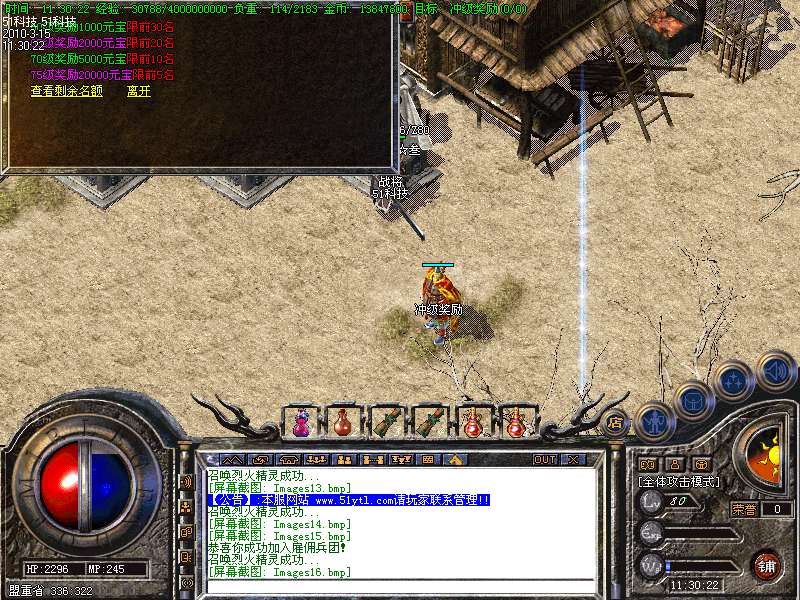
Task: Click the OUT button above chat
Action: click(x=544, y=460)
